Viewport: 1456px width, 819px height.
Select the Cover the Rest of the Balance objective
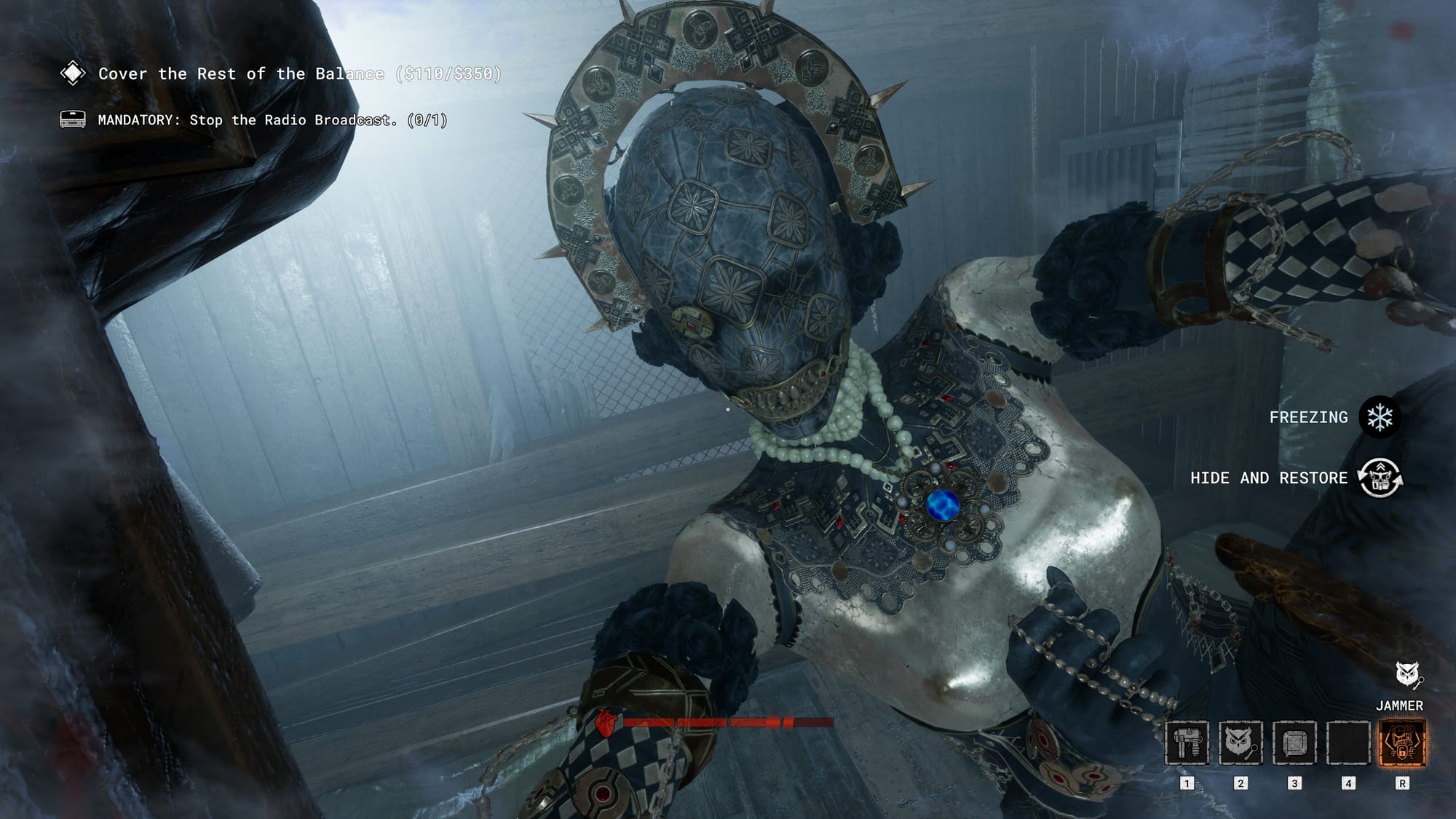(299, 74)
